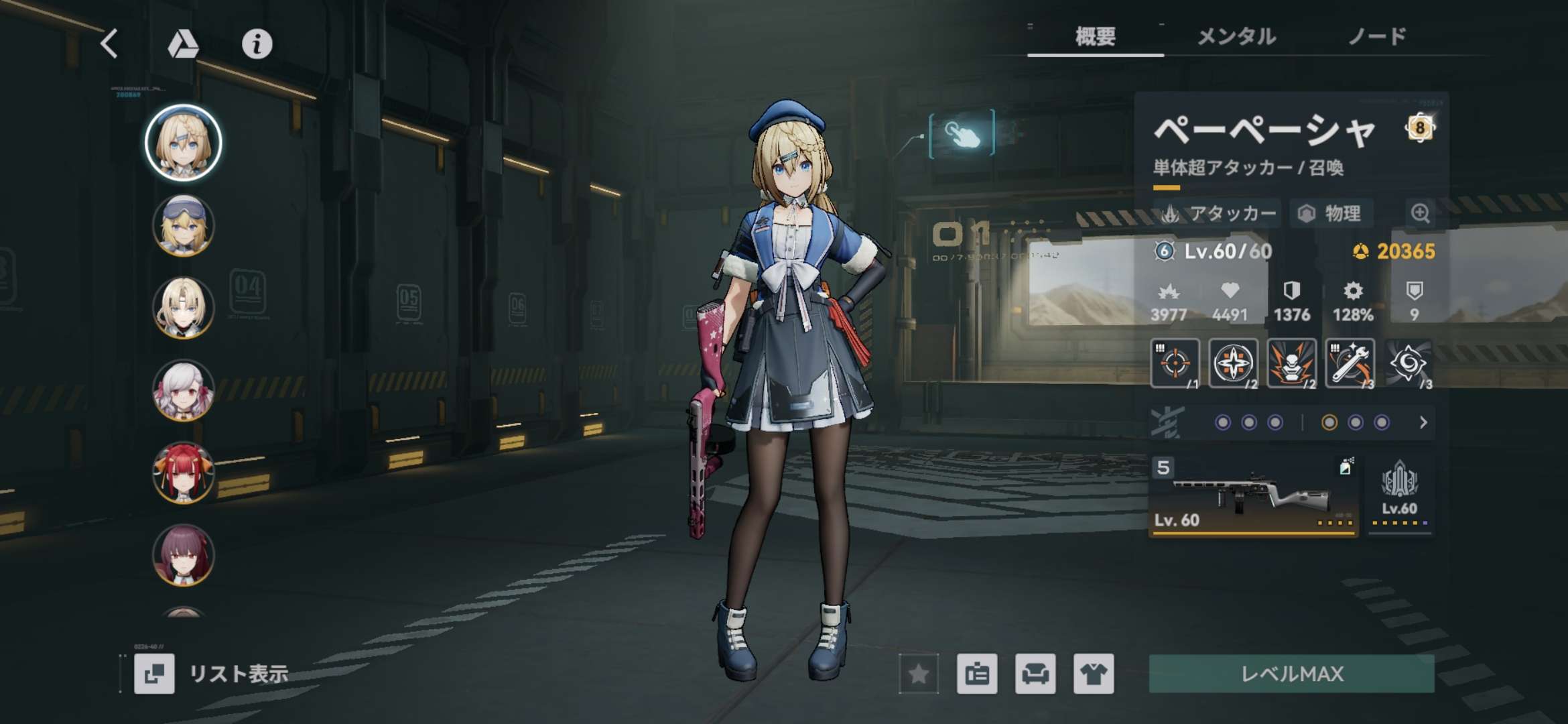Inspect the crosshair skill icon

click(1174, 363)
